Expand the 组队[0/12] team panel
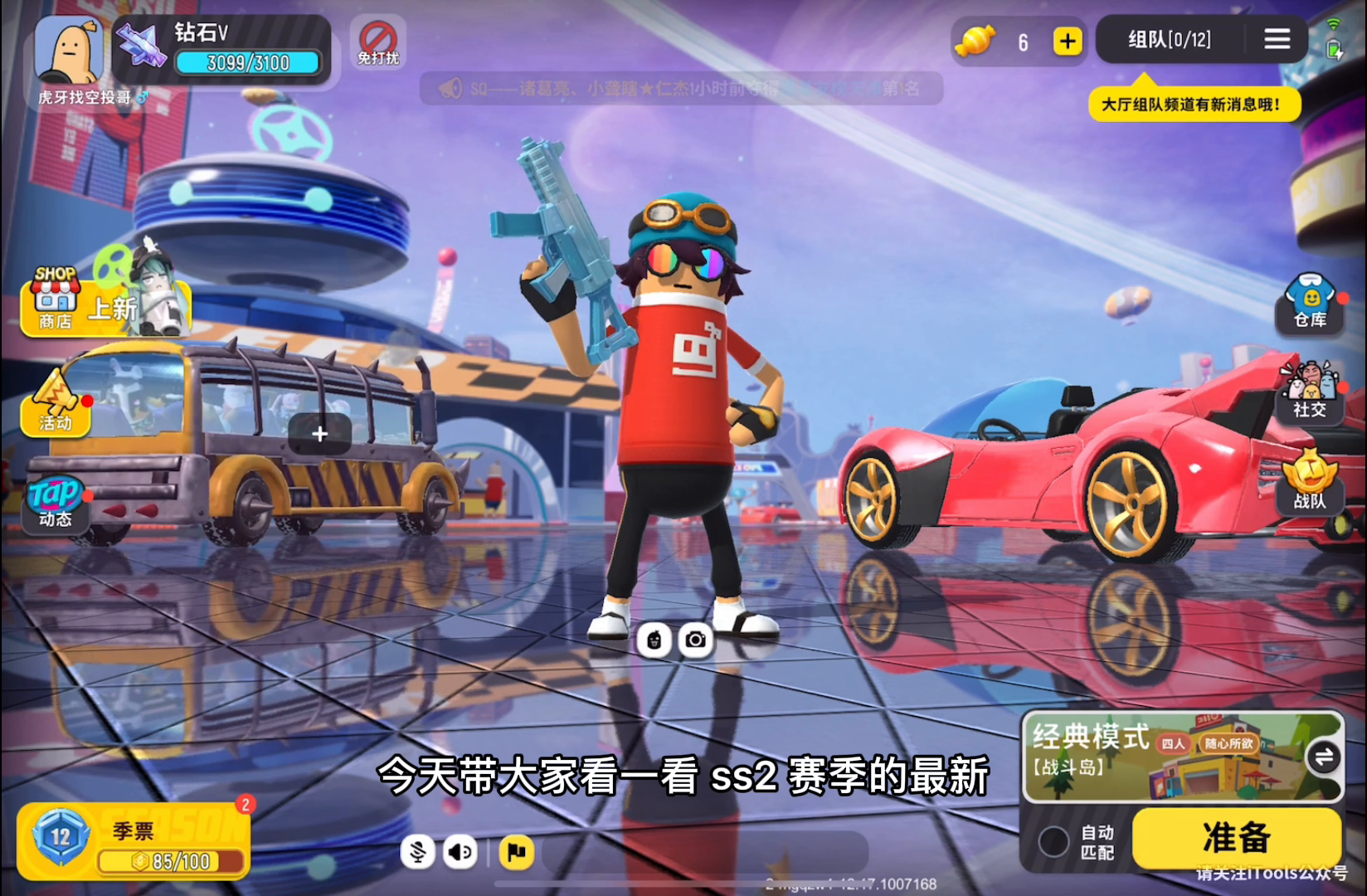Screen dimensions: 1367x896 1170,38
